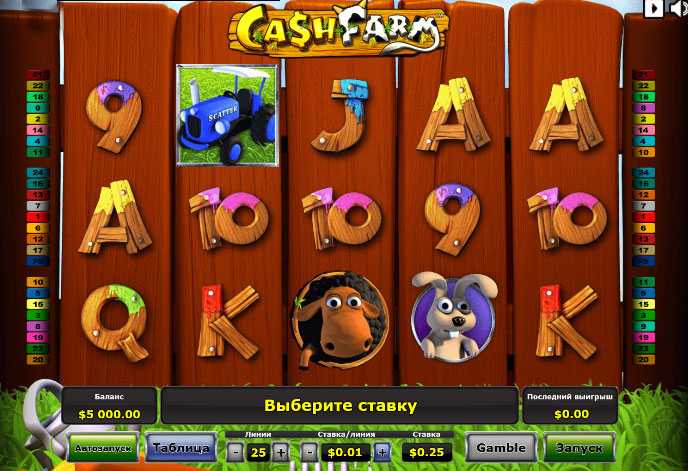Click the white play arrow icon
The image size is (688, 471).
point(653,9)
